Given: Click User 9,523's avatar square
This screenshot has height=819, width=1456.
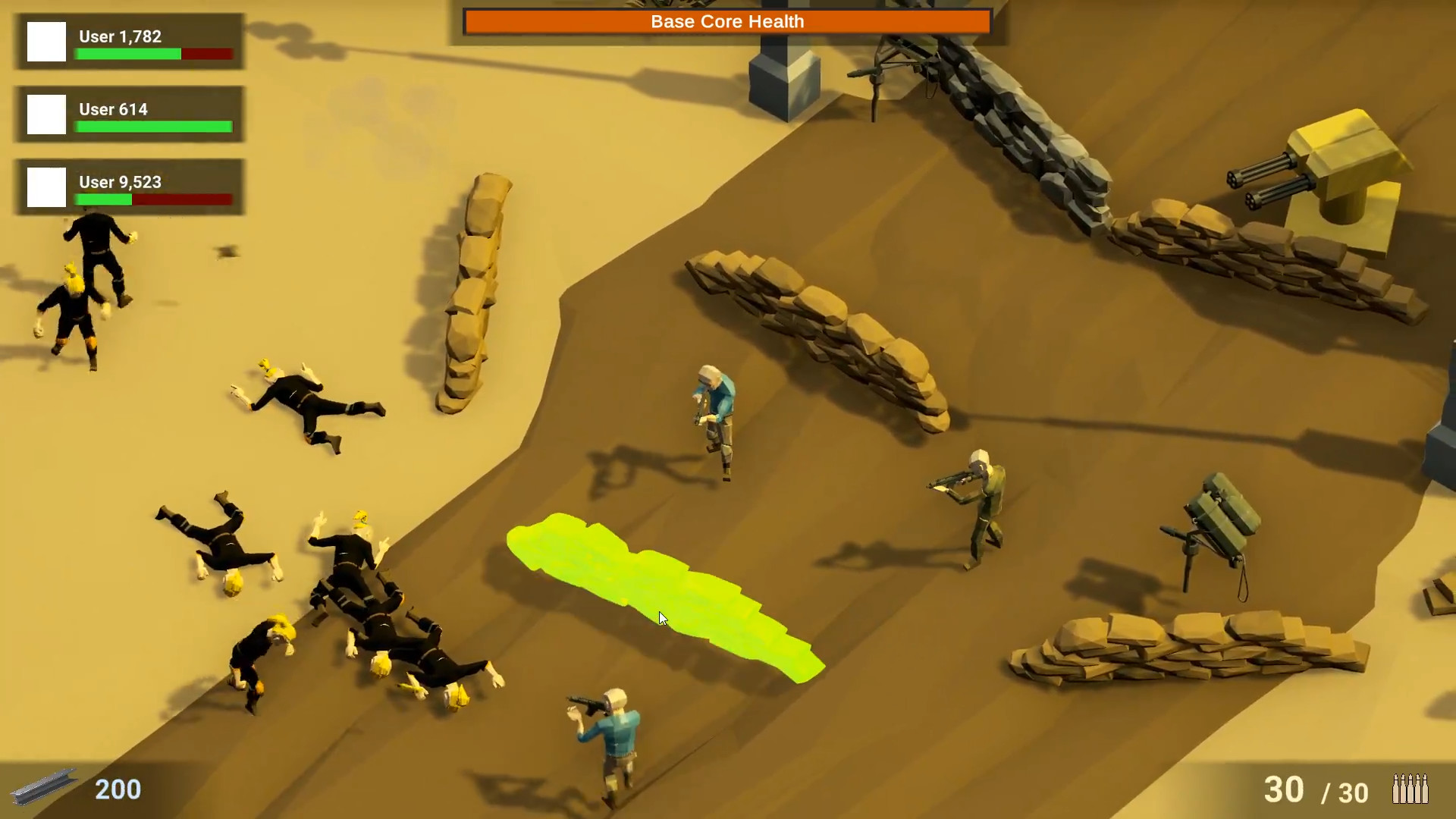Looking at the screenshot, I should pyautogui.click(x=46, y=189).
